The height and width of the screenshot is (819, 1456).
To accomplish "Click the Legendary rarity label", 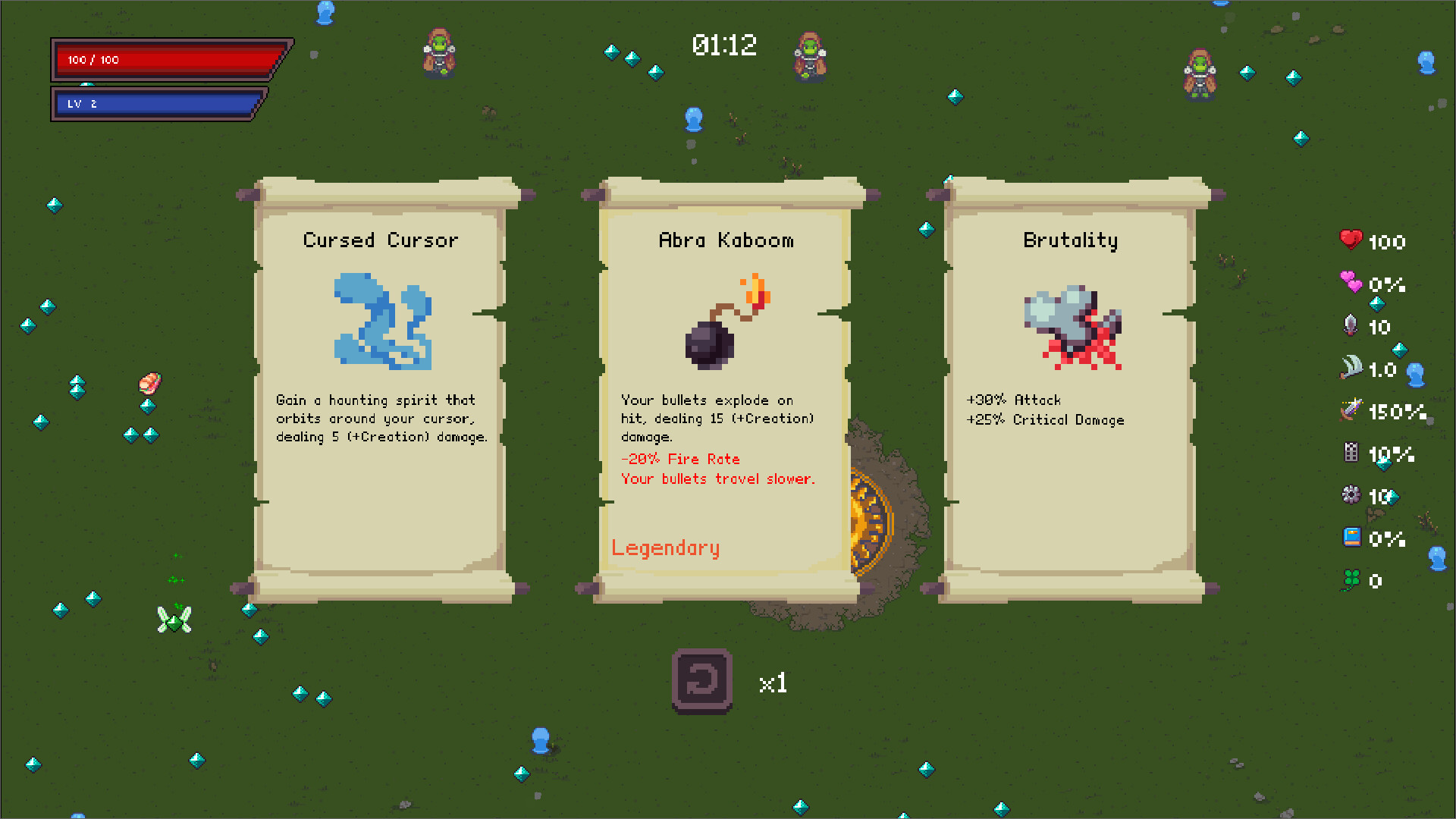I will [x=665, y=548].
